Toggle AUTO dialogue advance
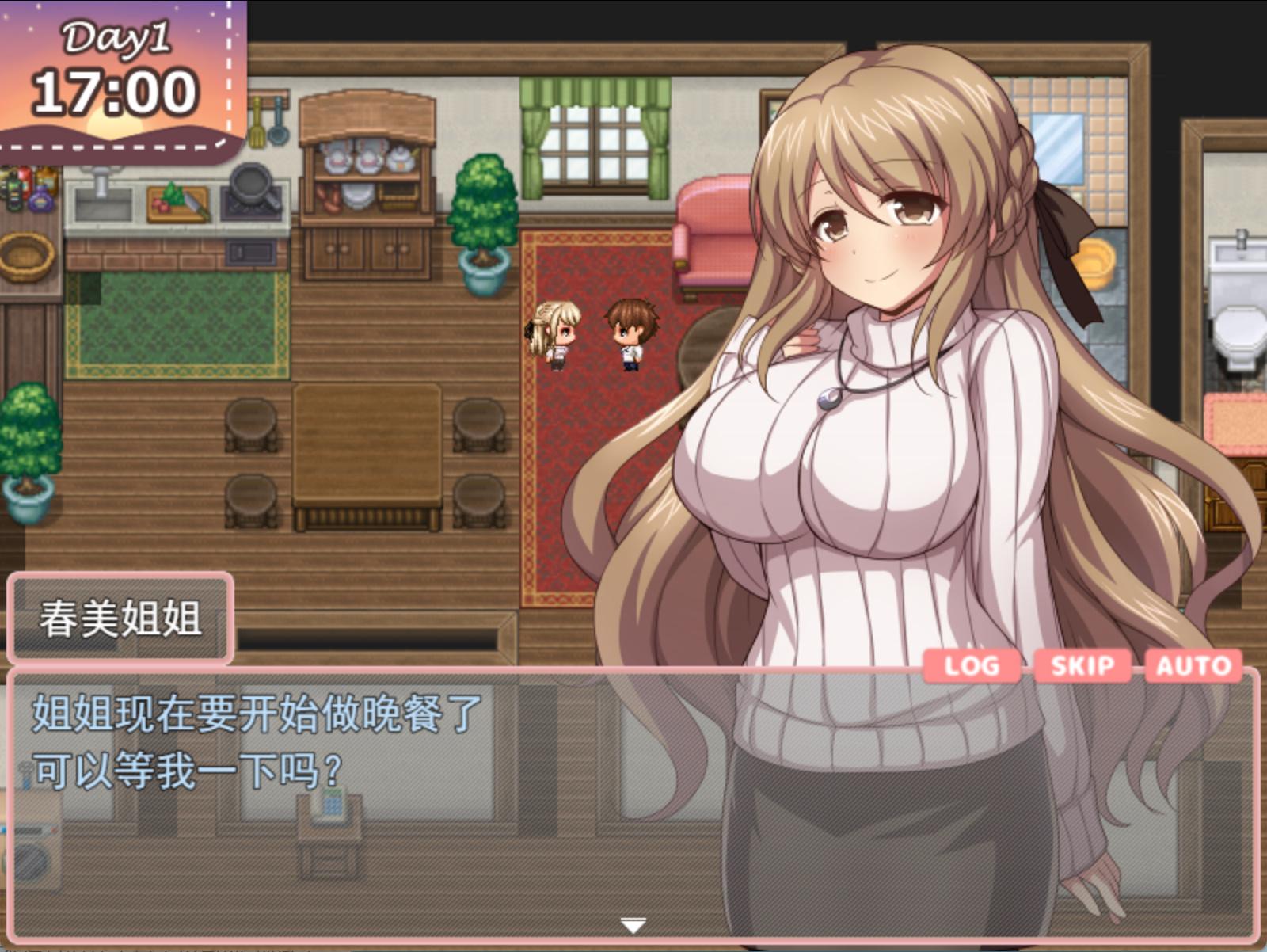Image resolution: width=1267 pixels, height=952 pixels. (1193, 666)
